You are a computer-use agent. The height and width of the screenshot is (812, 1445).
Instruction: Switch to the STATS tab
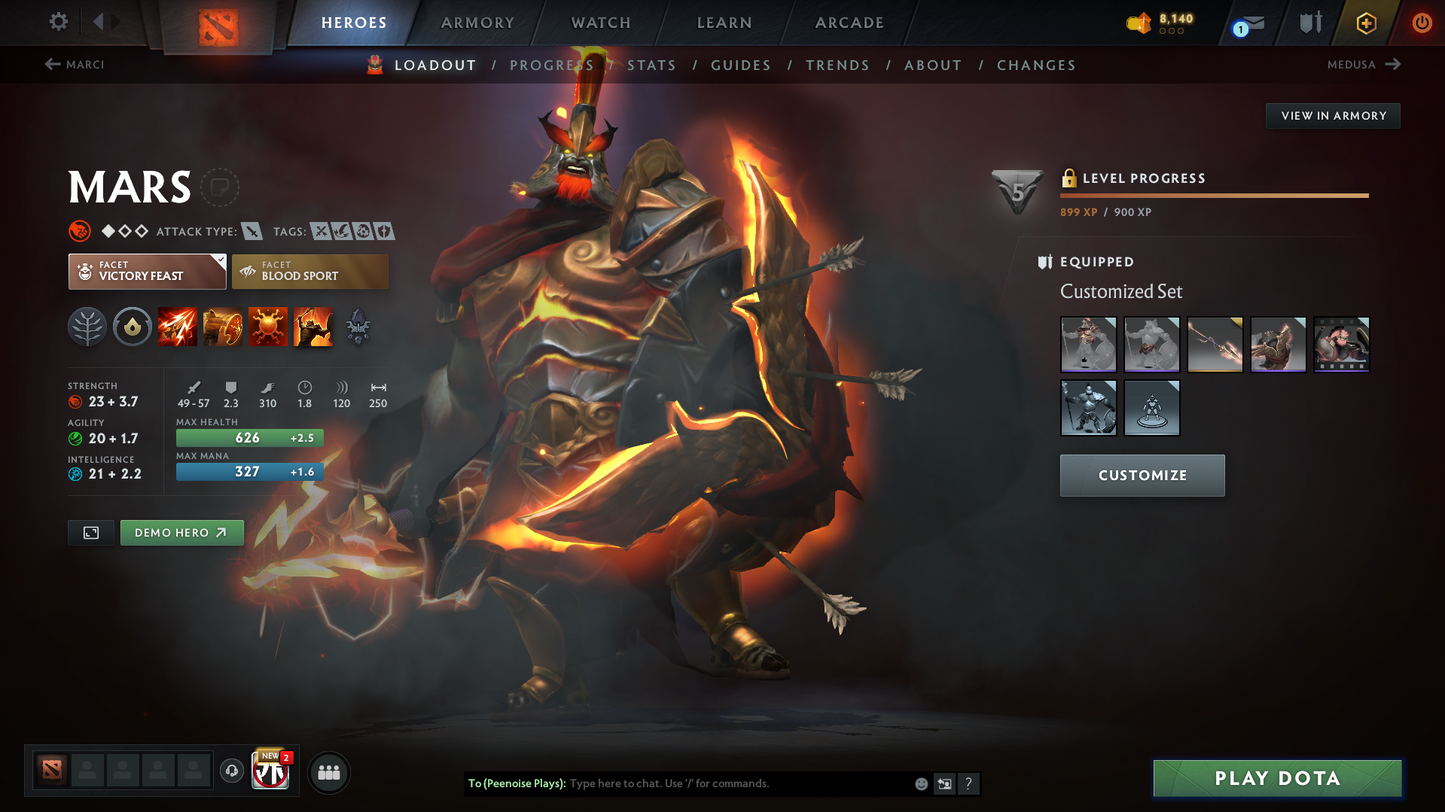coord(651,64)
